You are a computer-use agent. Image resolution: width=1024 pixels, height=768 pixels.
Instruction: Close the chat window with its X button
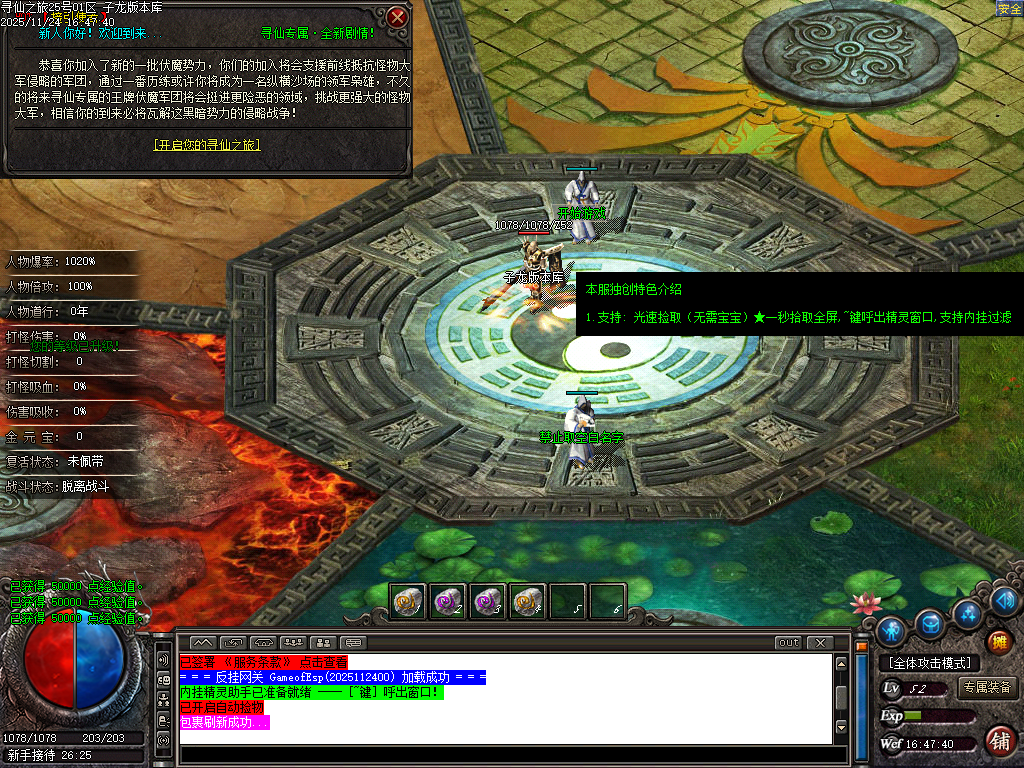[x=820, y=642]
